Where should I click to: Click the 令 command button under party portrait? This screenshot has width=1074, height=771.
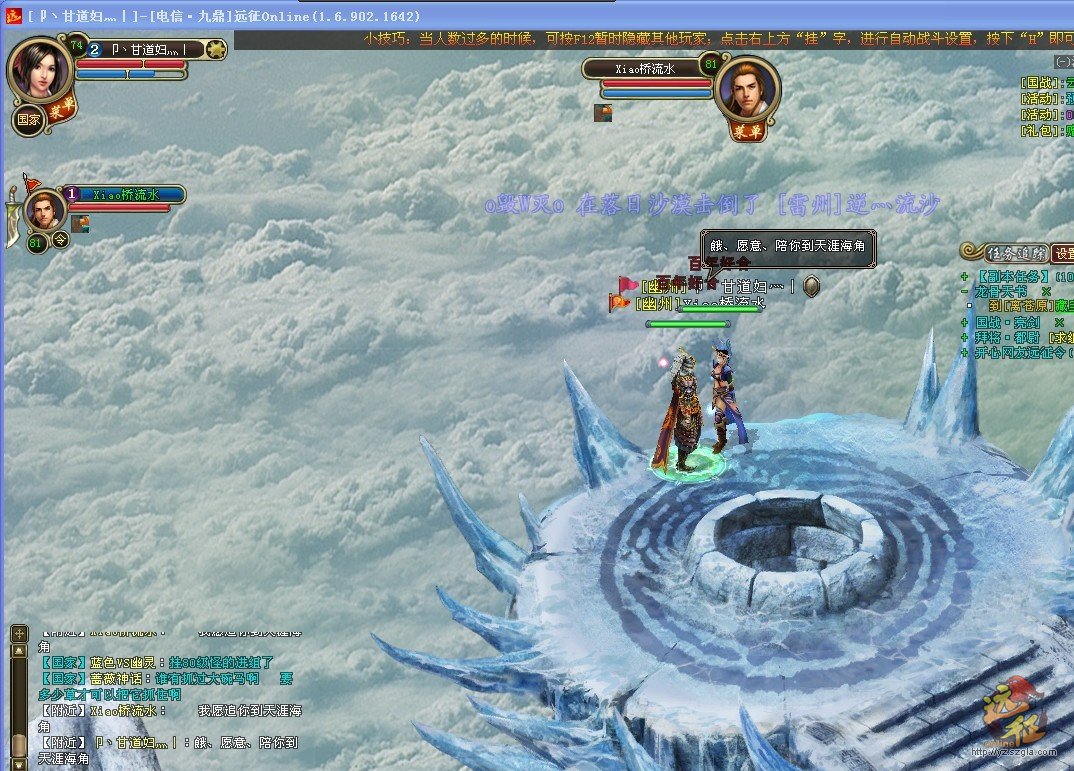pyautogui.click(x=60, y=240)
